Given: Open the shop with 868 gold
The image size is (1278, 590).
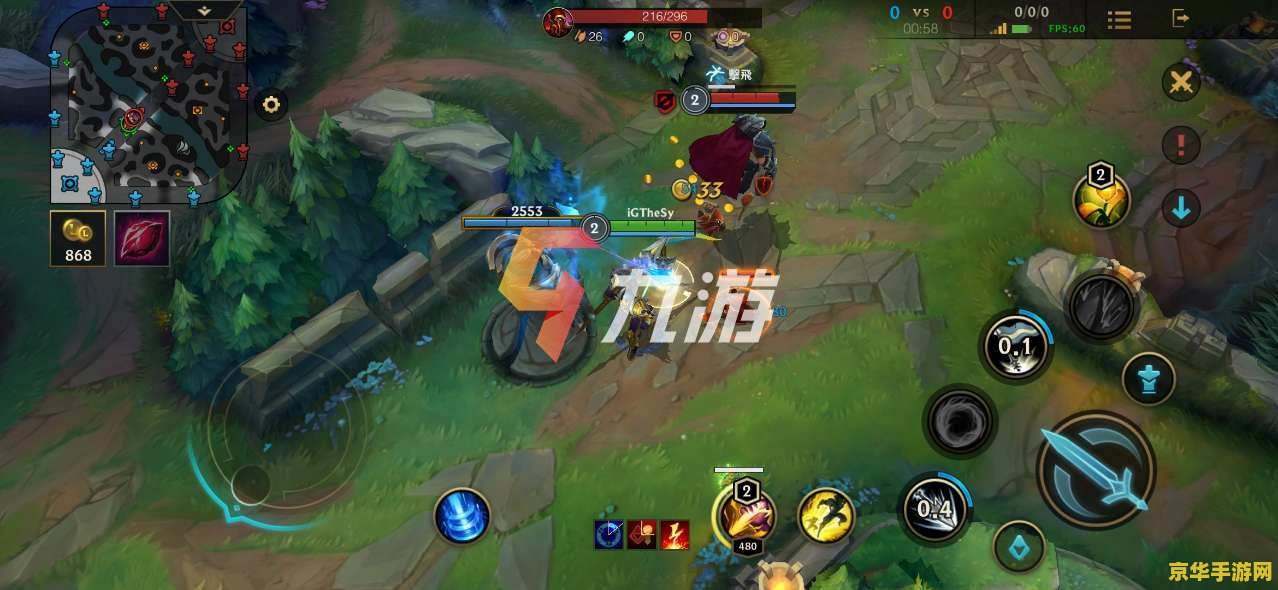Looking at the screenshot, I should (x=78, y=239).
